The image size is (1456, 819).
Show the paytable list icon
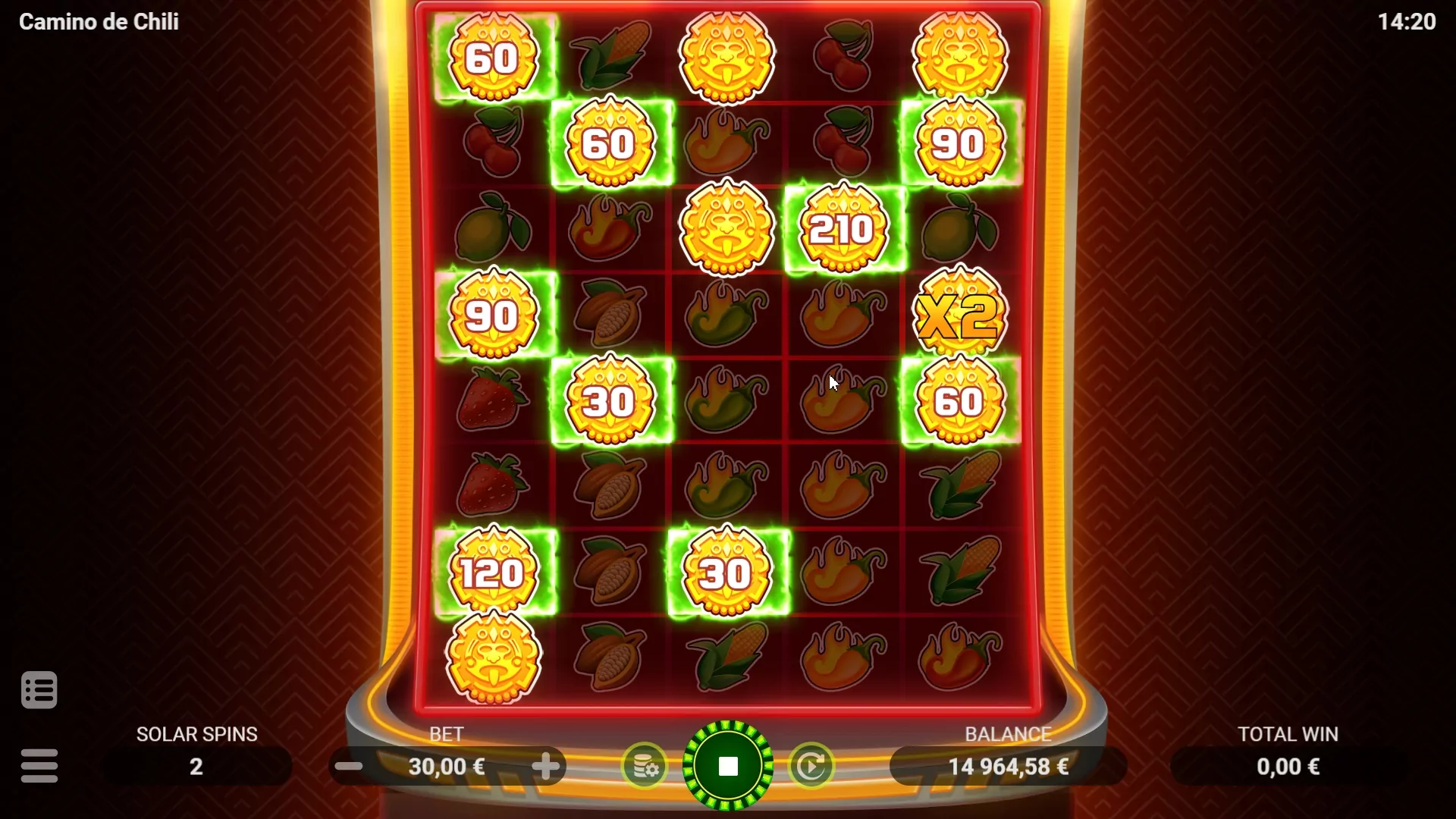tap(39, 690)
